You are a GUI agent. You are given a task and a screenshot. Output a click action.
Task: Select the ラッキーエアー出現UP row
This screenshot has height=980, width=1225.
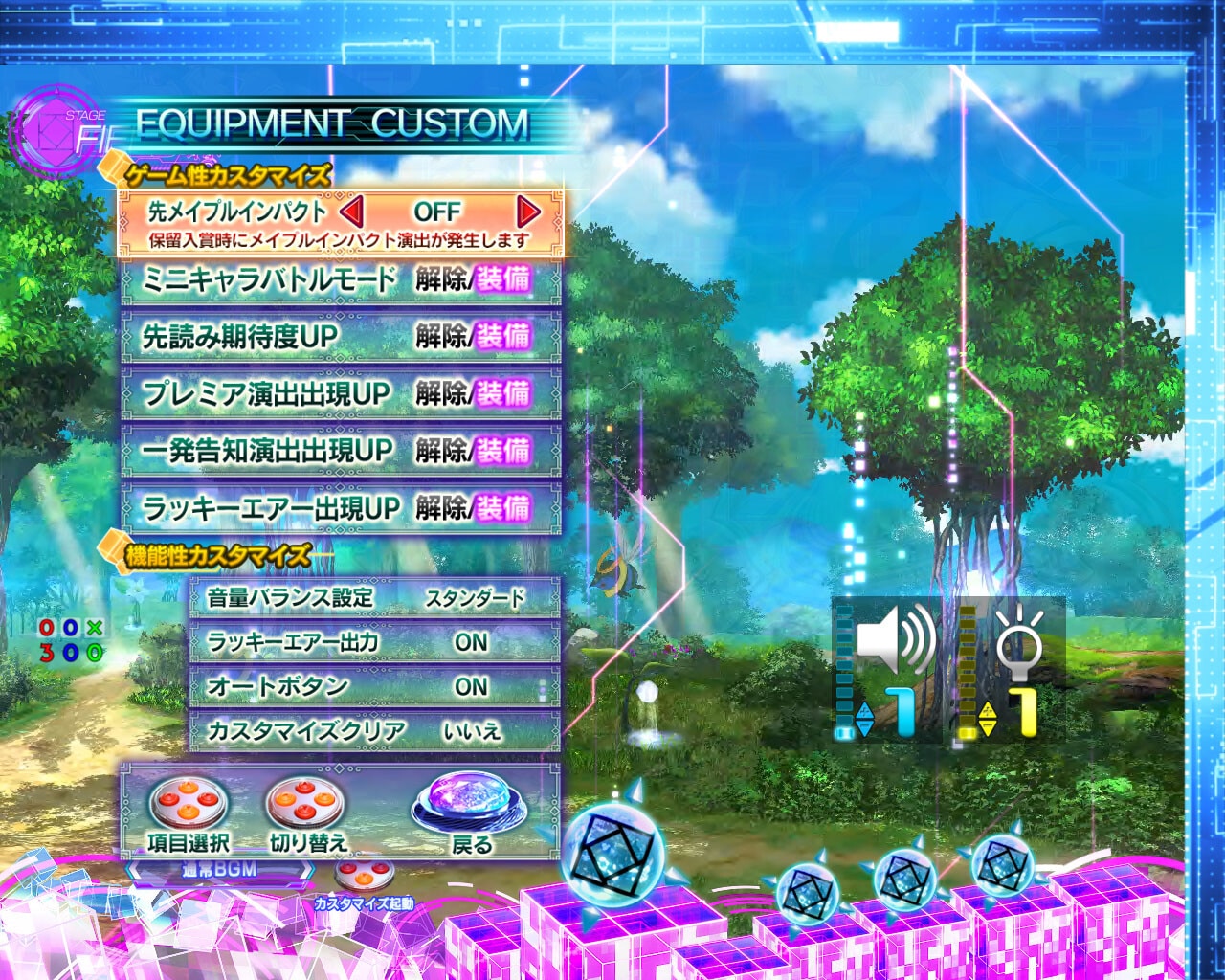[341, 507]
